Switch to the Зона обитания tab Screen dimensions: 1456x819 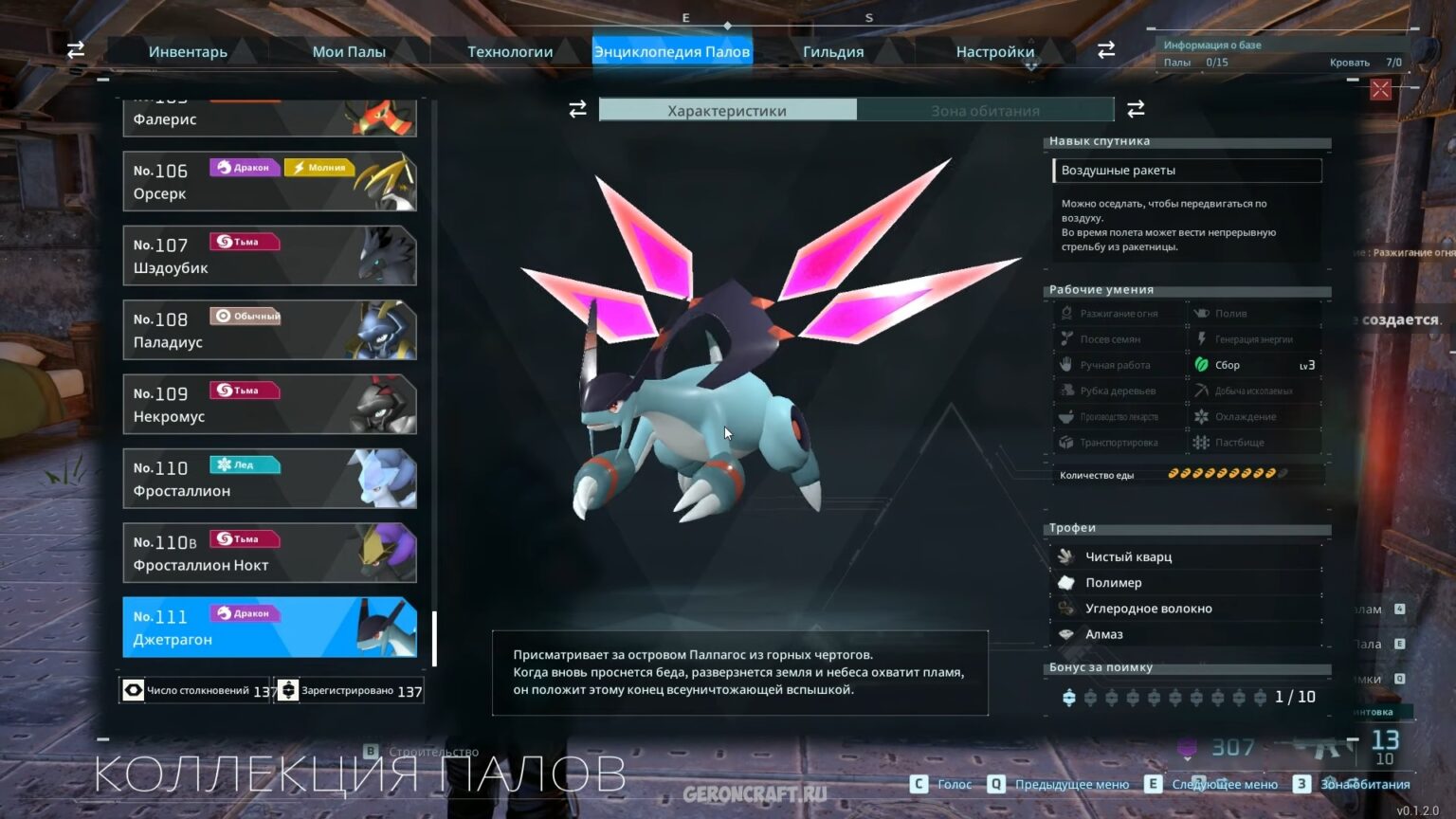(x=984, y=110)
